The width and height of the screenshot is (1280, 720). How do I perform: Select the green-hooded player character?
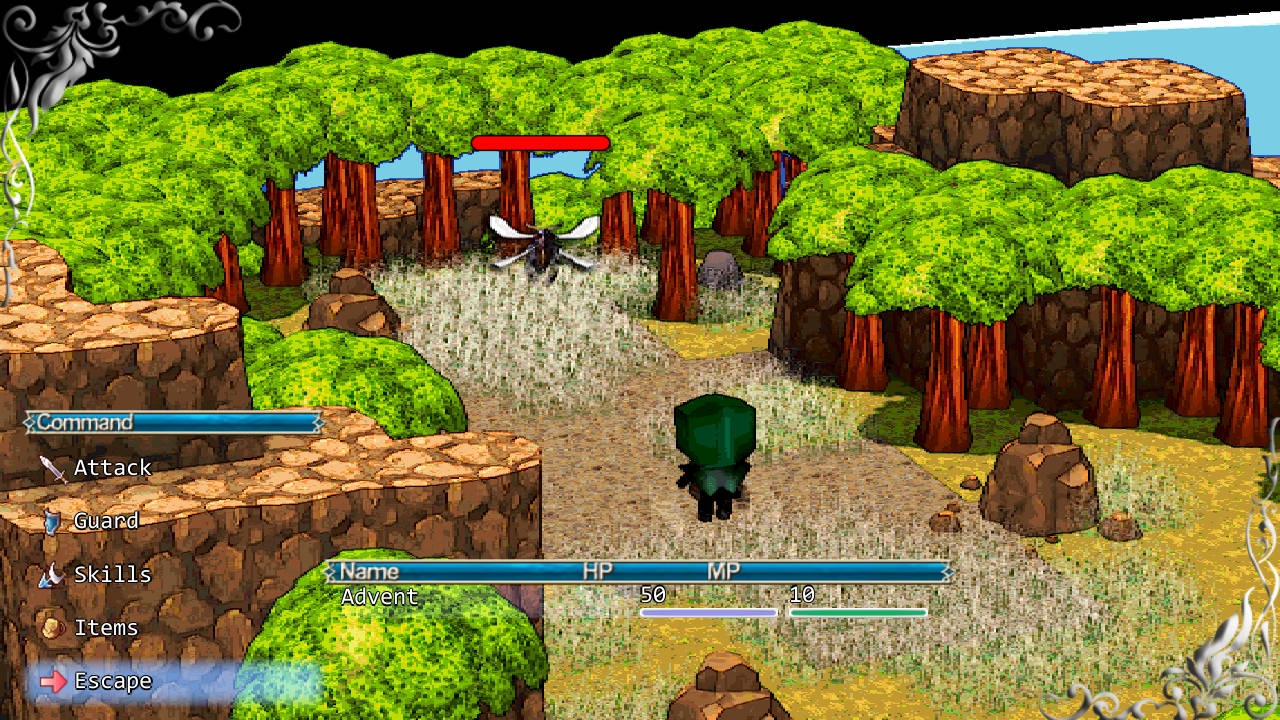tap(714, 455)
